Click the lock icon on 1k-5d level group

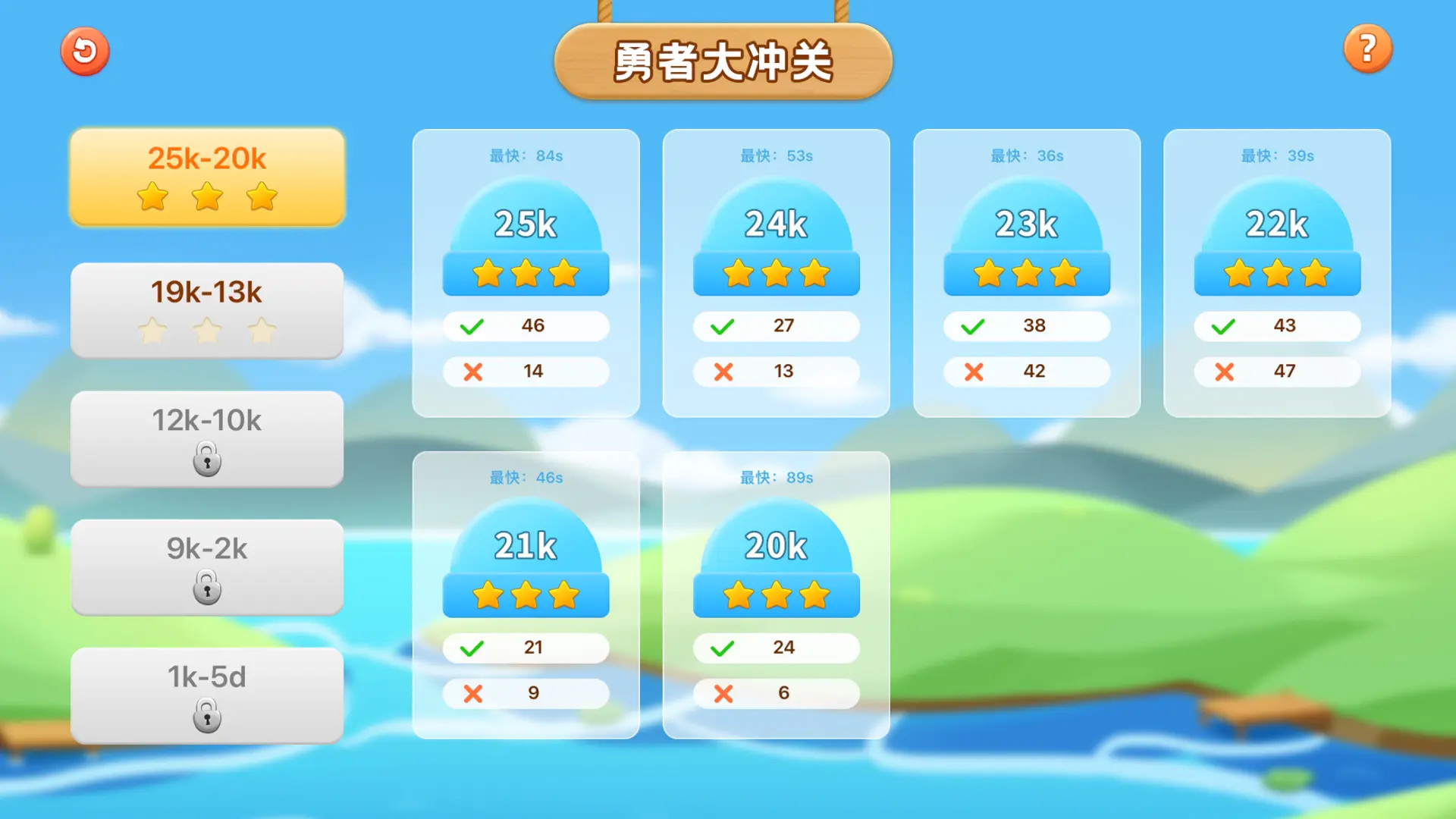[206, 715]
